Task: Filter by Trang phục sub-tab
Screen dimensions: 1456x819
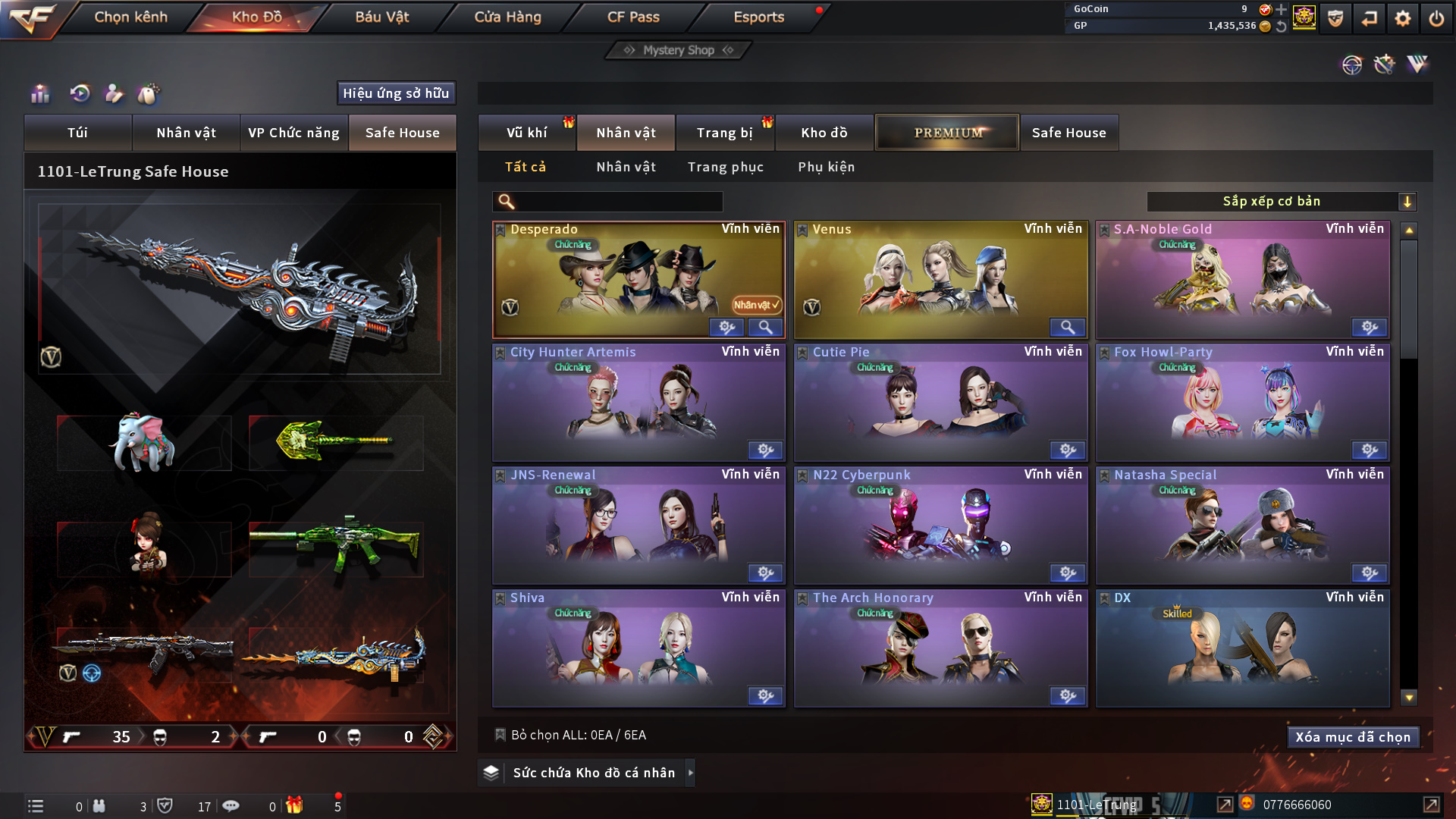Action: pos(725,167)
